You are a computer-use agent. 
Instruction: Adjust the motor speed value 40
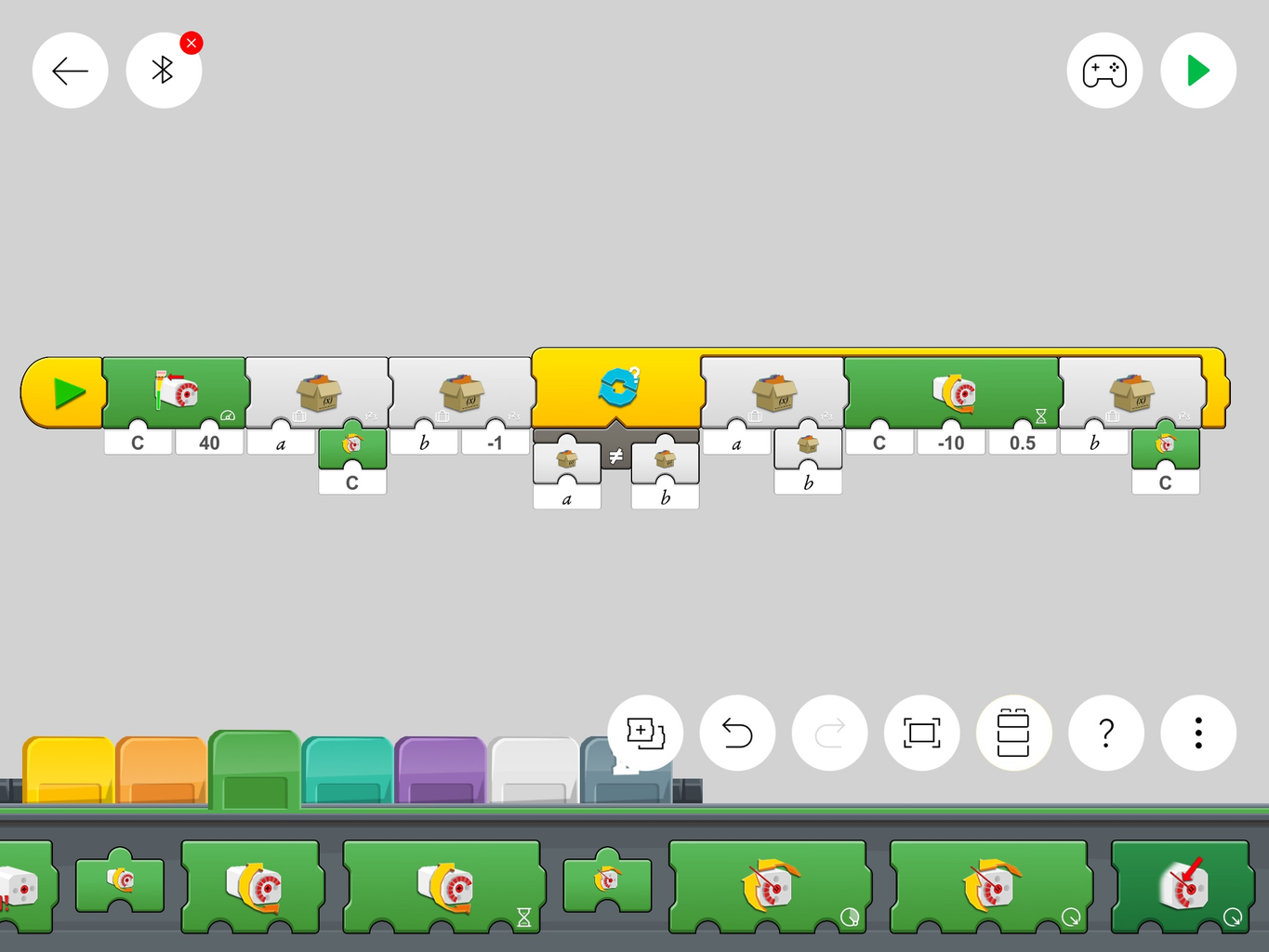coord(209,443)
